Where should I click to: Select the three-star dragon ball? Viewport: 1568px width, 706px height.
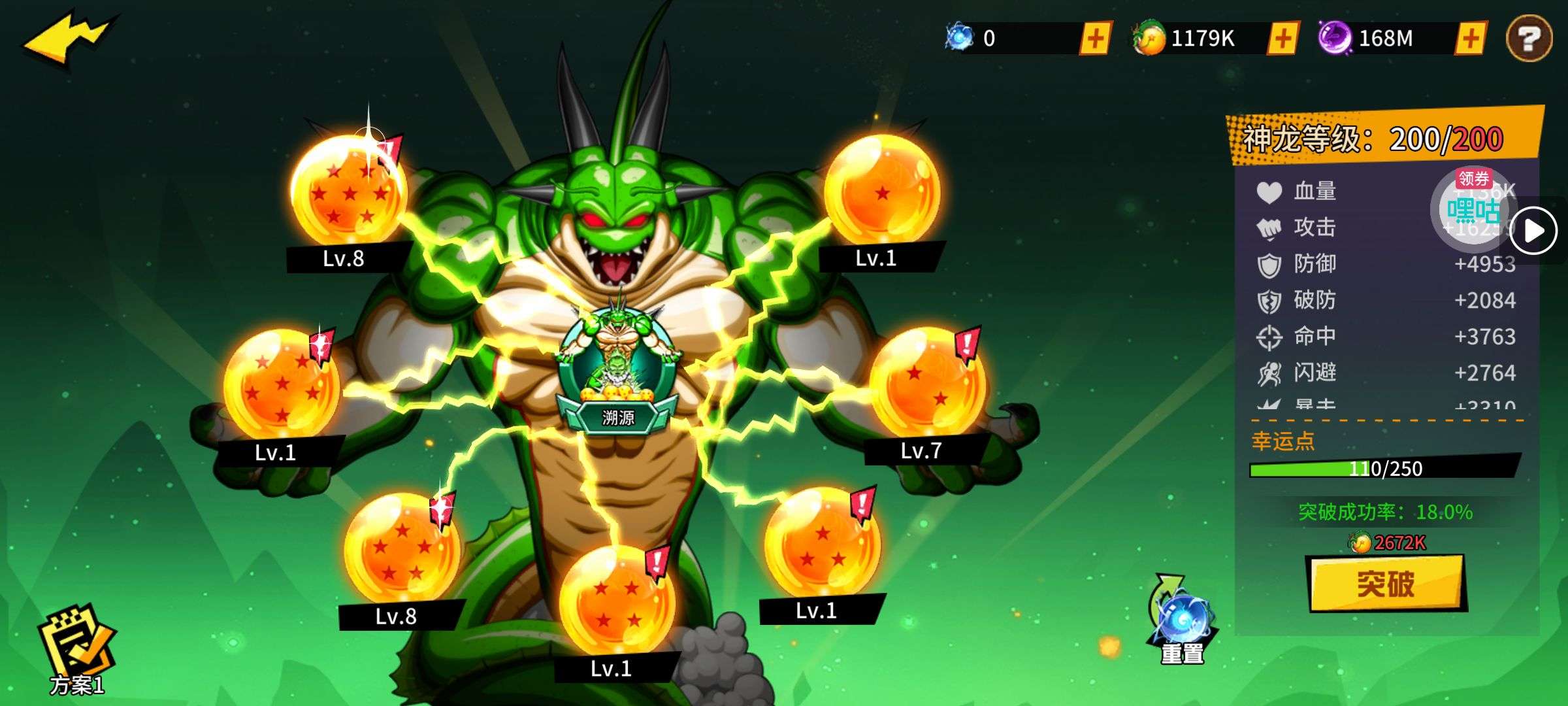pyautogui.click(x=821, y=544)
